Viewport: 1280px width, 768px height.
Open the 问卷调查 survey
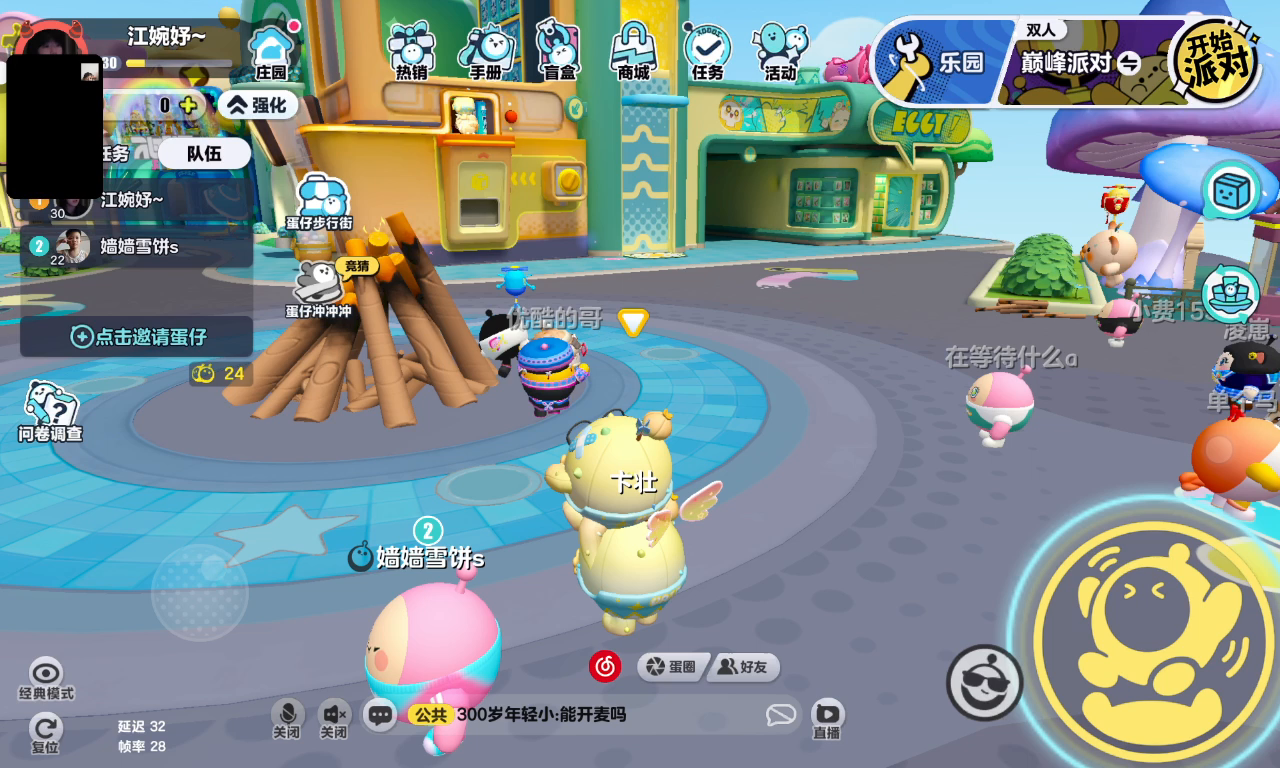[x=50, y=411]
